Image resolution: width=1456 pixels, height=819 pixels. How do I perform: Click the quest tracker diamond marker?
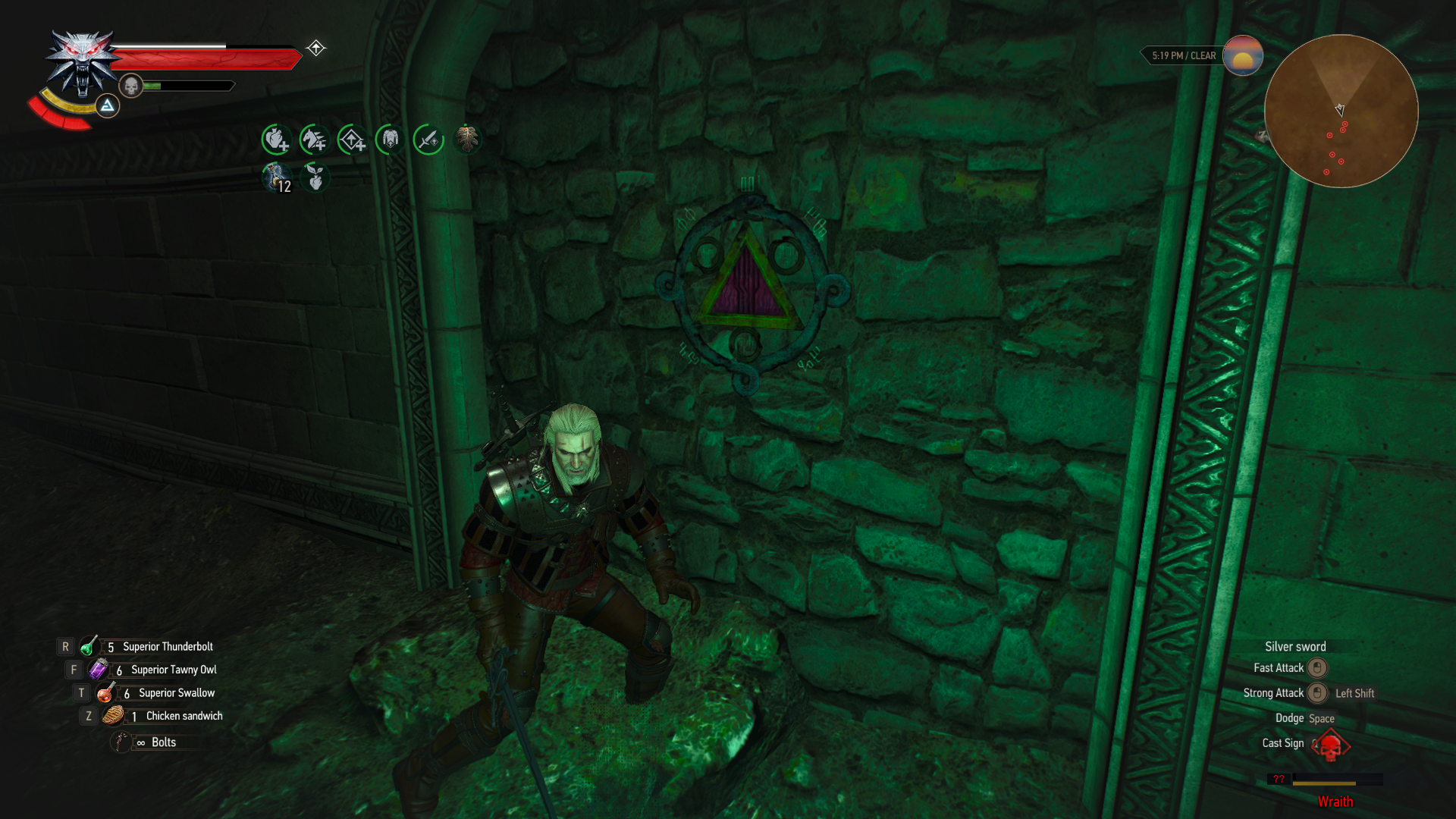(x=315, y=48)
